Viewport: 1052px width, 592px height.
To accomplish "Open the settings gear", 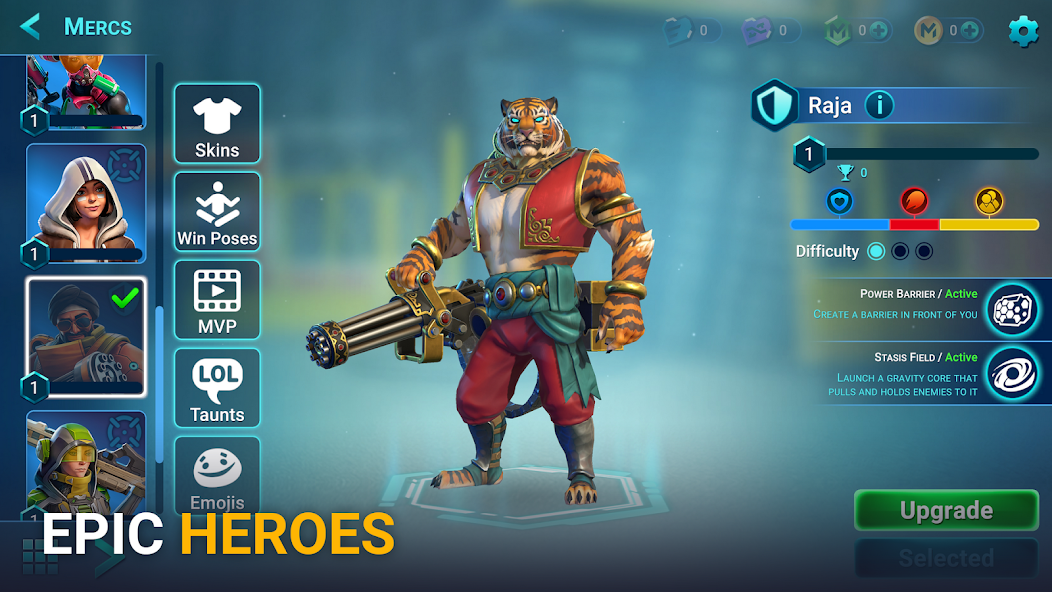I will pos(1022,31).
